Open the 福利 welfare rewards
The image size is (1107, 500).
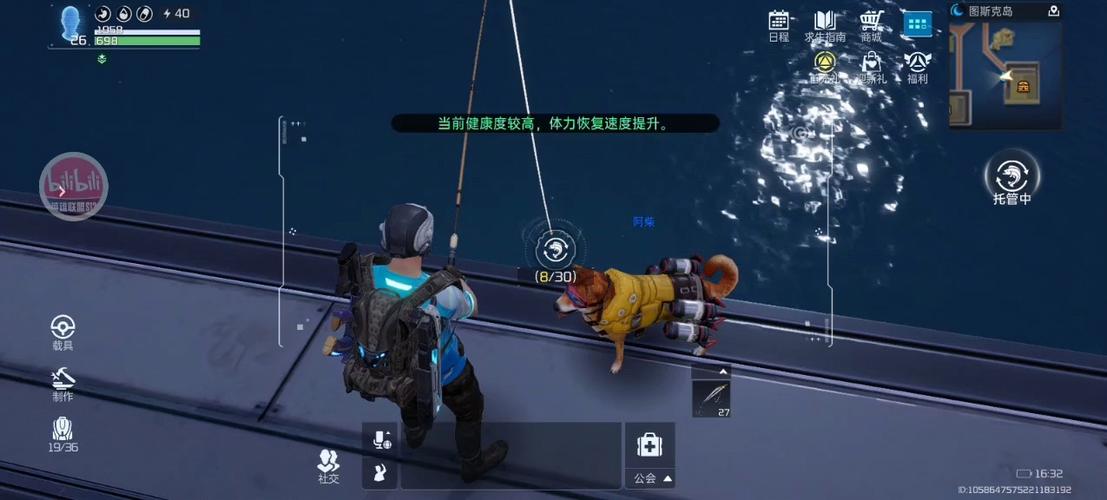(917, 66)
